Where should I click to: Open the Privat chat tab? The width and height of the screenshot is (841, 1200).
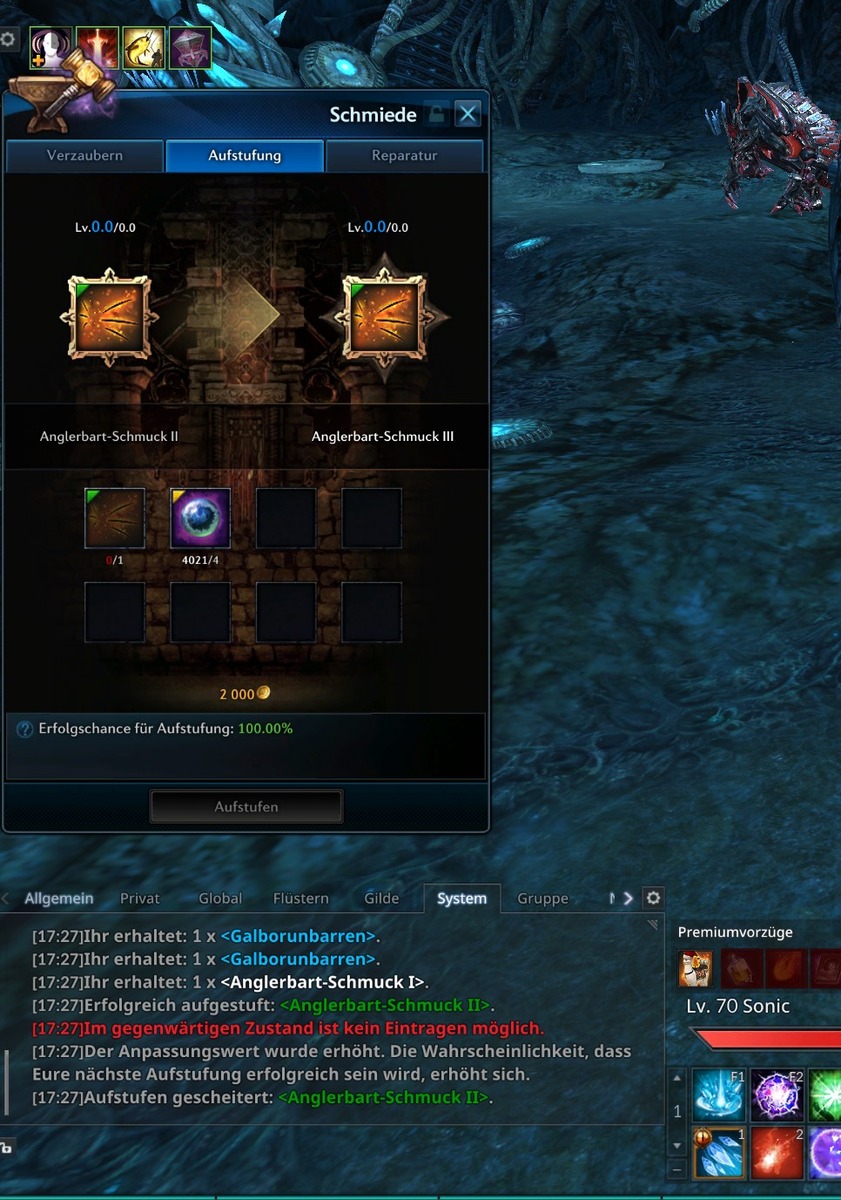coord(140,898)
